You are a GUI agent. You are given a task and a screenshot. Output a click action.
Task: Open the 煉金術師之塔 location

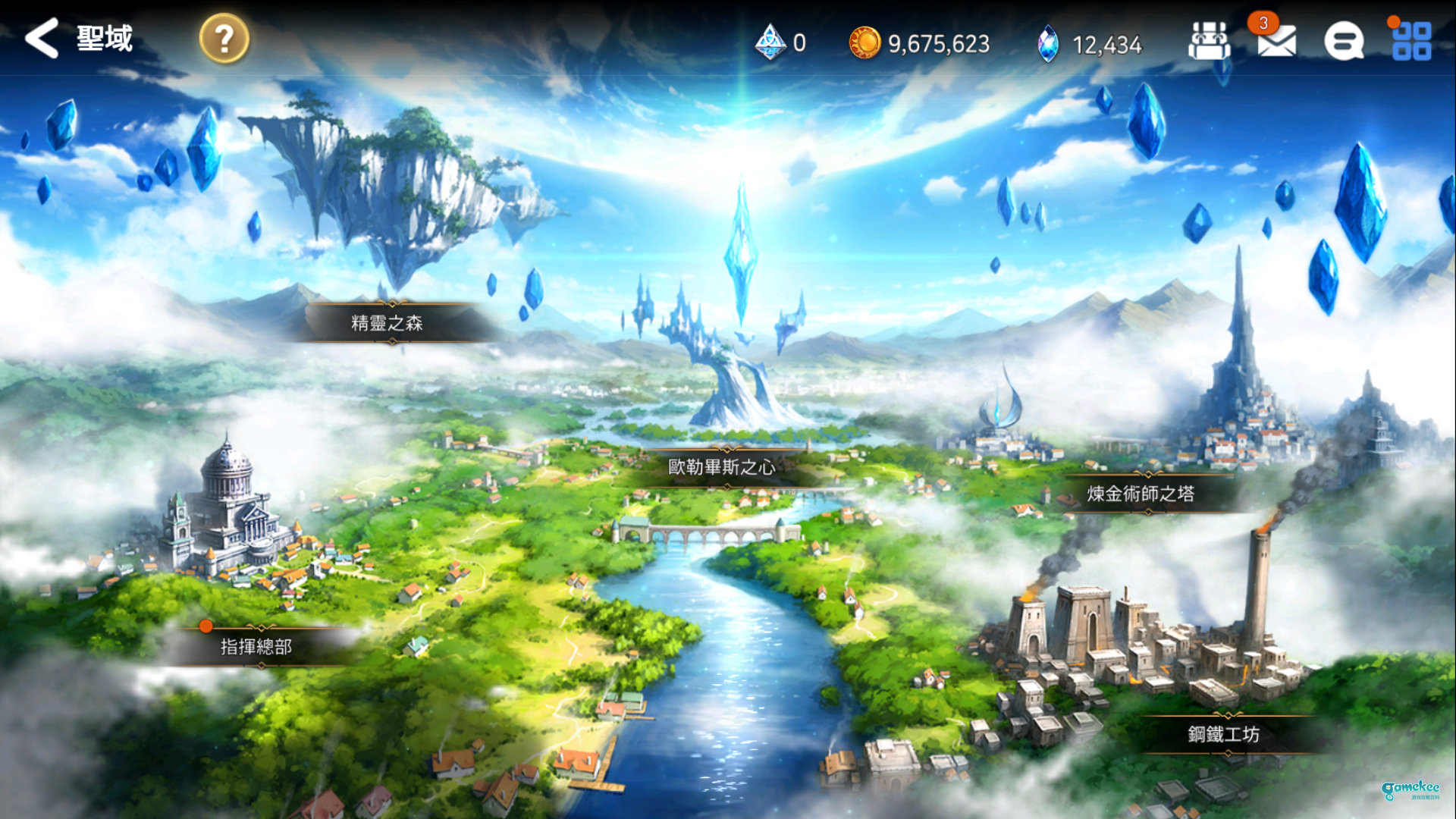coord(1141,494)
